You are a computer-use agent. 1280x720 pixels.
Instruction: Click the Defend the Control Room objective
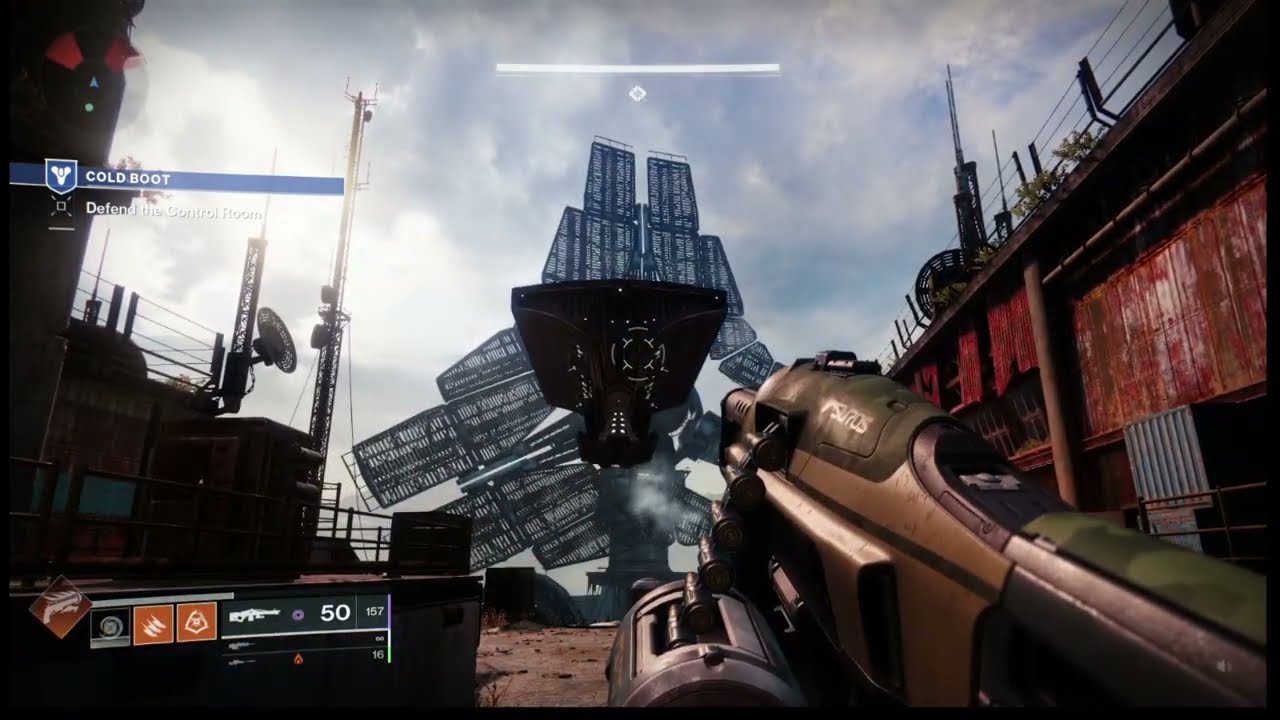[x=172, y=210]
